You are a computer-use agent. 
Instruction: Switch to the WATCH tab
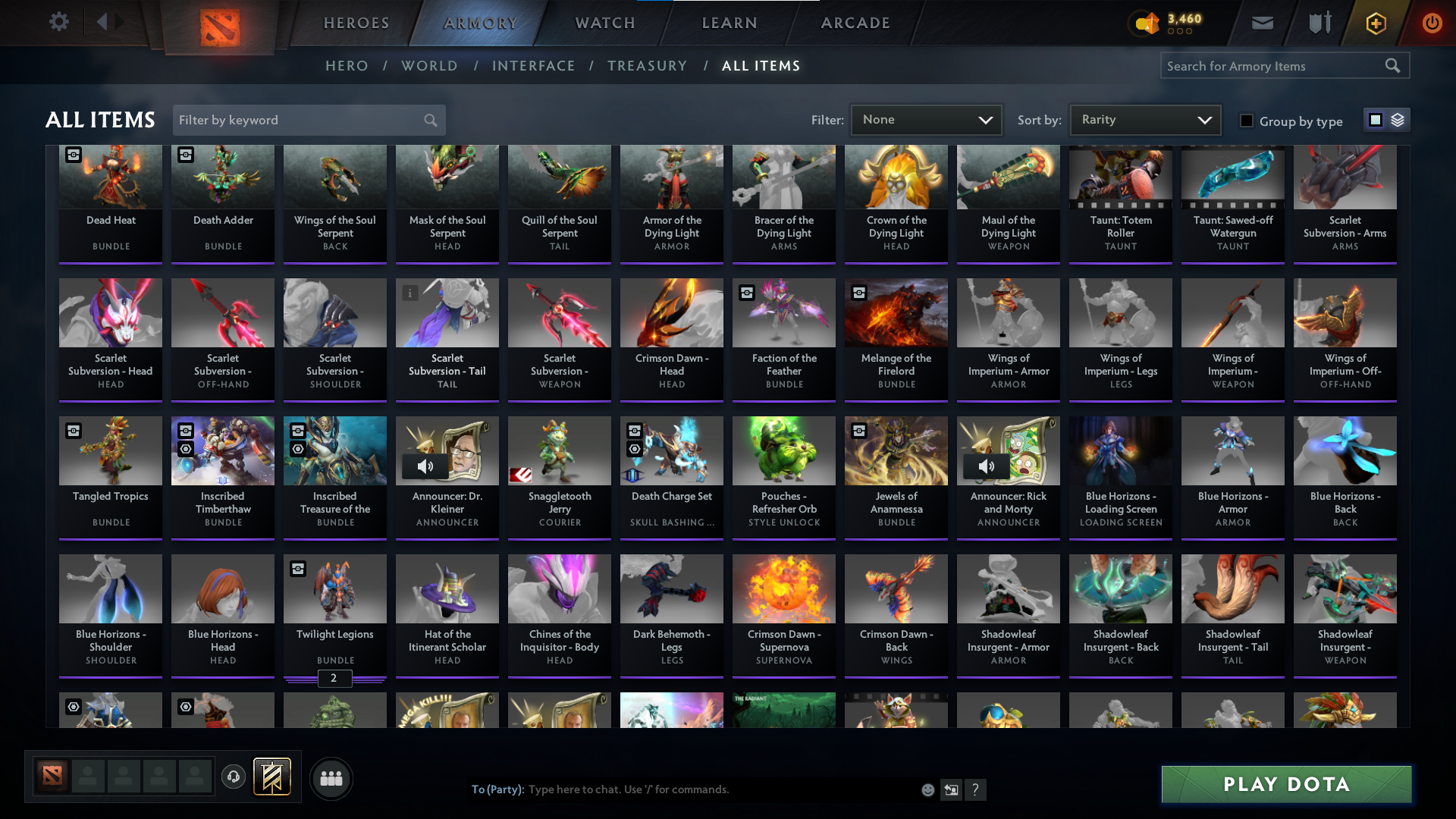pos(604,23)
